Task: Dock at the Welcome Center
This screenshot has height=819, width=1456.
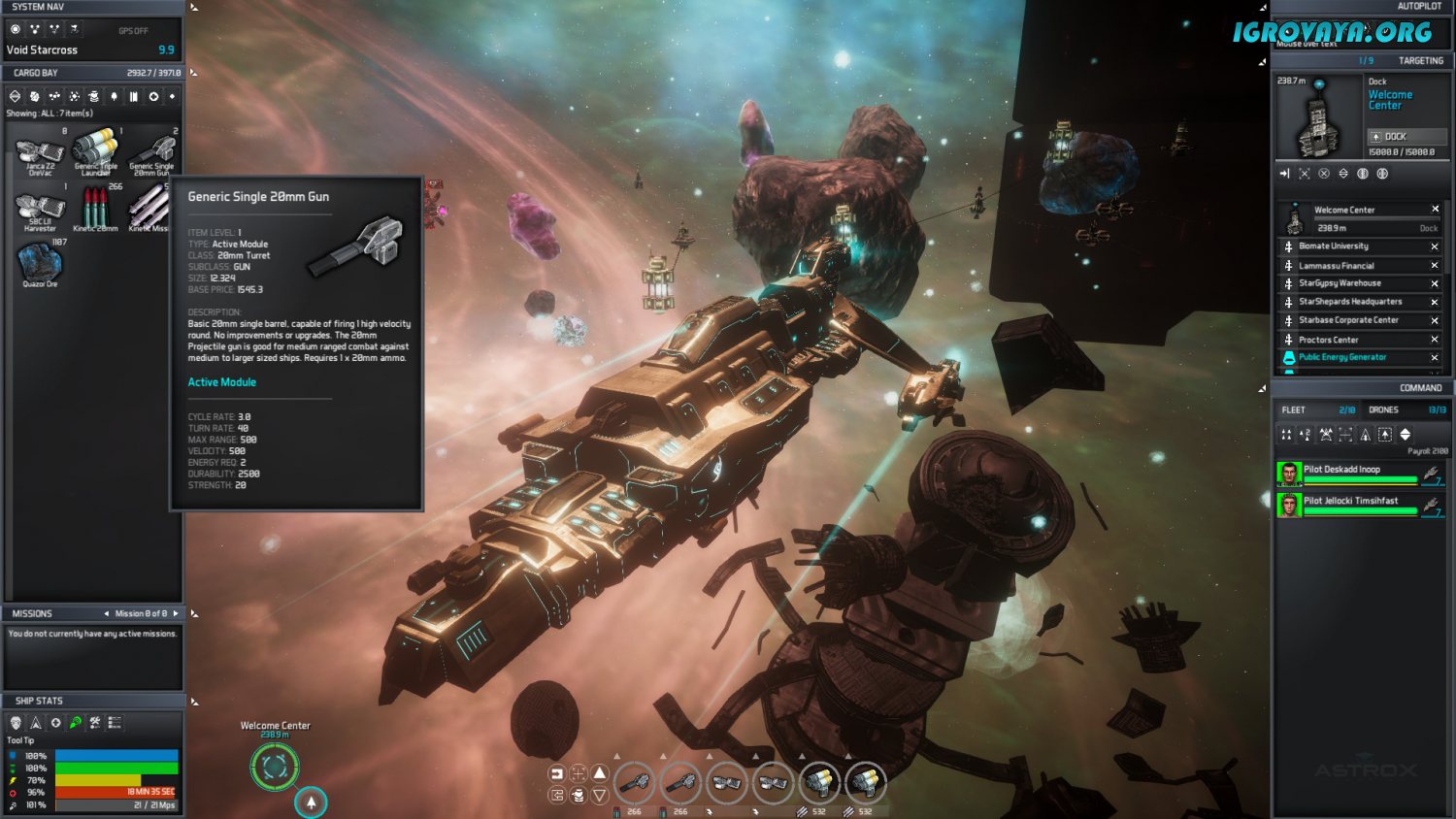Action: tap(1406, 137)
